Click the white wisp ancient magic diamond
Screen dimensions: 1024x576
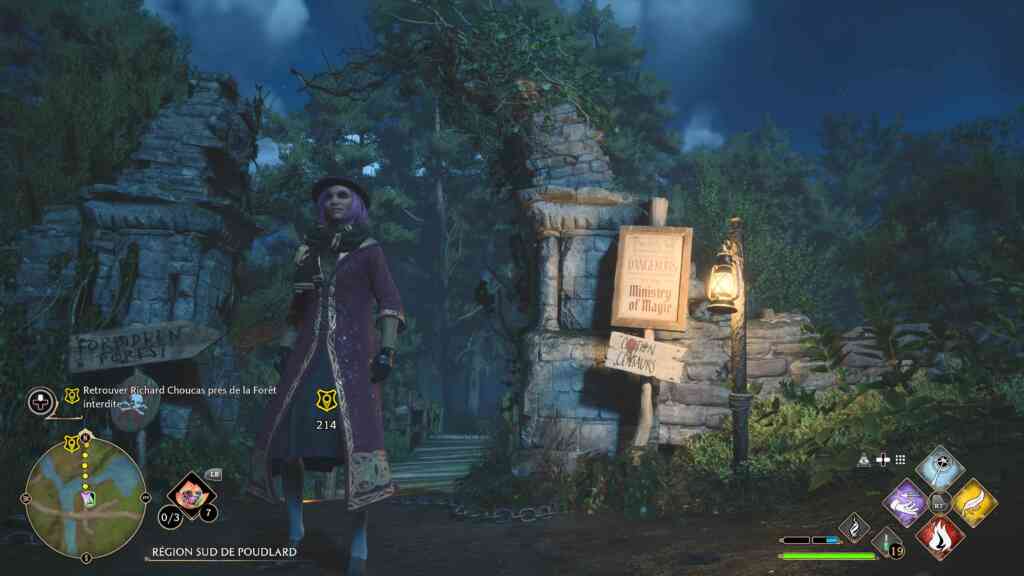[854, 525]
